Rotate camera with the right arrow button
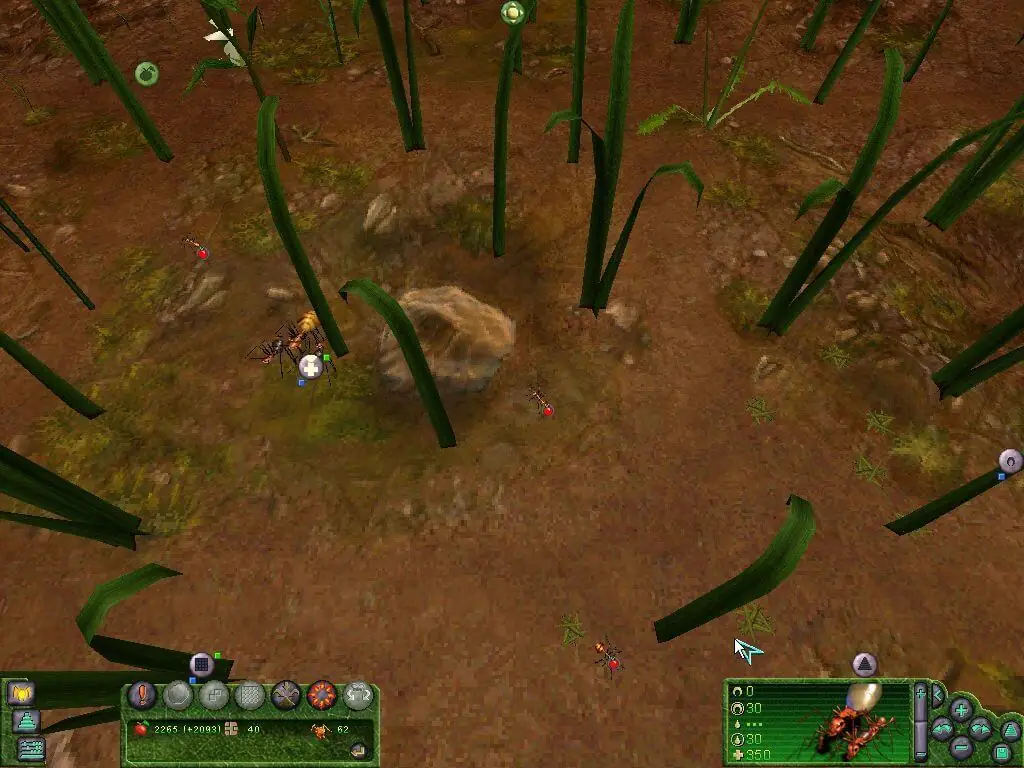The image size is (1024, 768). point(980,729)
